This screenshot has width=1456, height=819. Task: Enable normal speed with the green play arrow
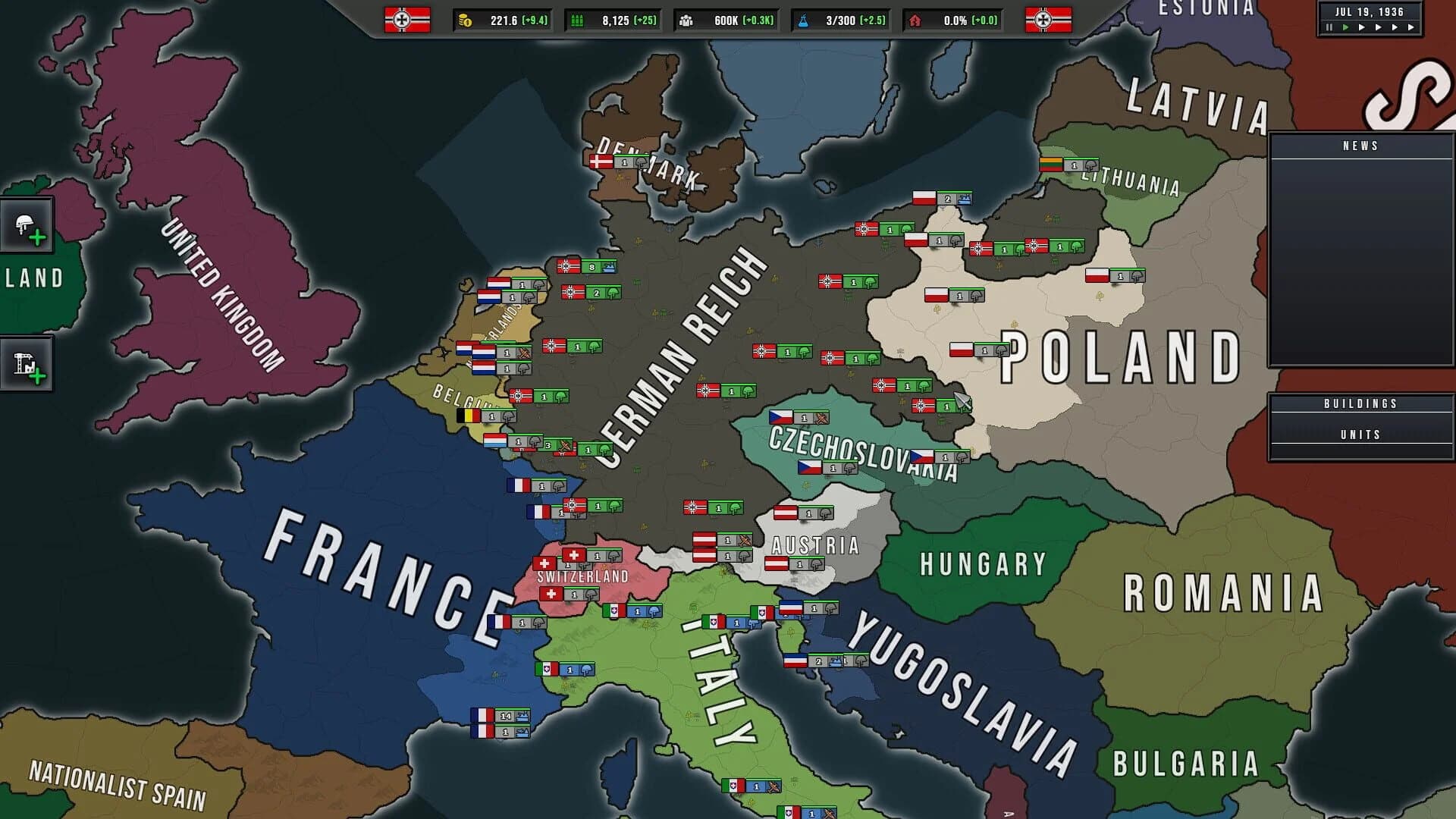point(1347,28)
